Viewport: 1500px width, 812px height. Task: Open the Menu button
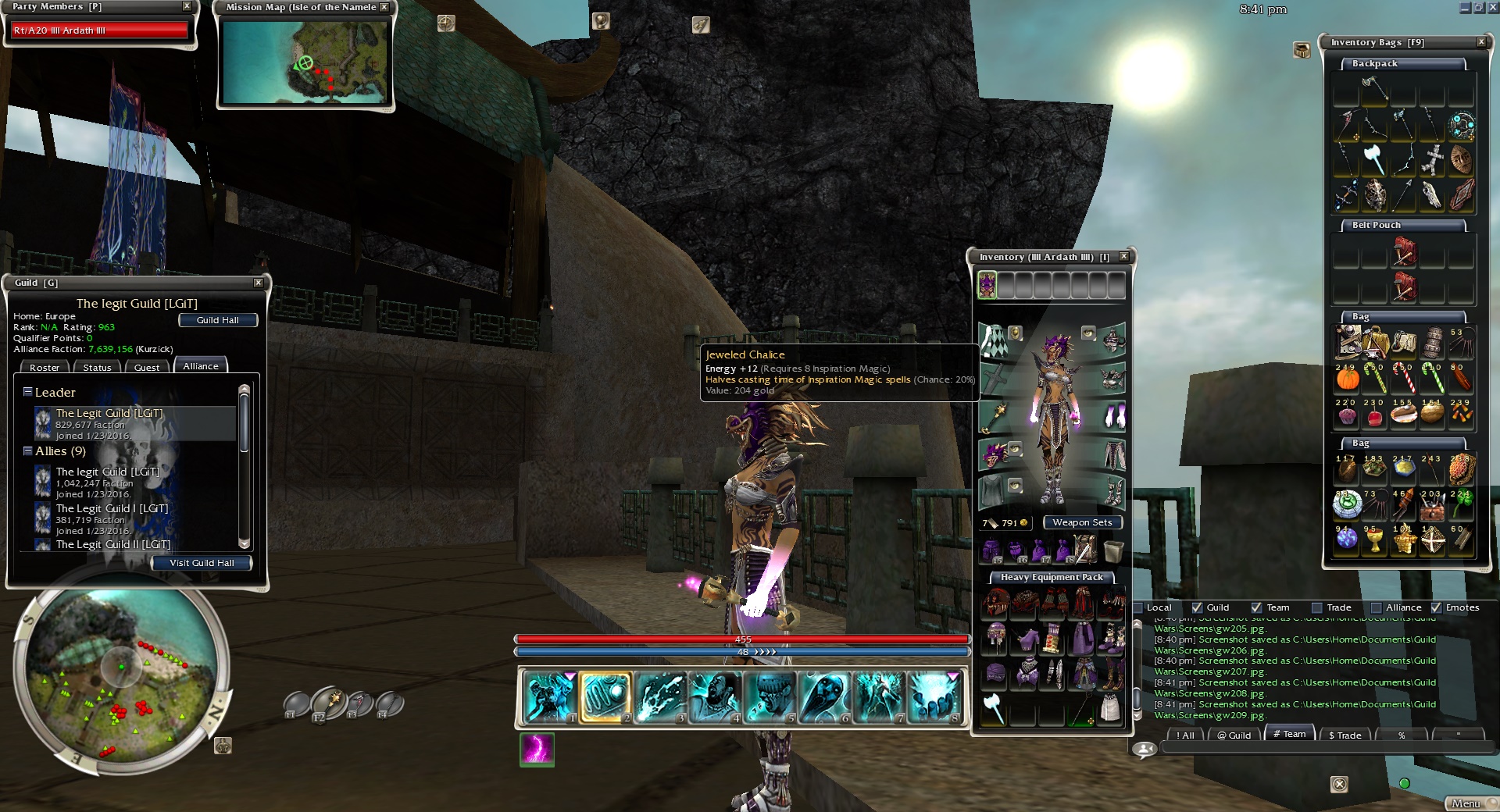(x=1466, y=803)
